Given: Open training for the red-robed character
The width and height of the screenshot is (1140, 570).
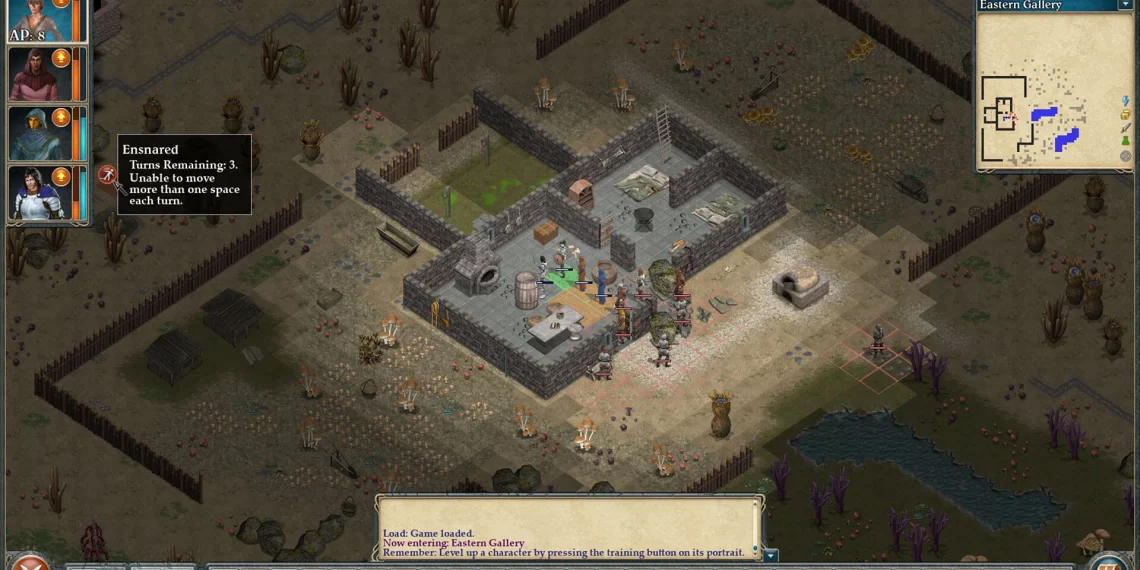Looking at the screenshot, I should tap(61, 58).
